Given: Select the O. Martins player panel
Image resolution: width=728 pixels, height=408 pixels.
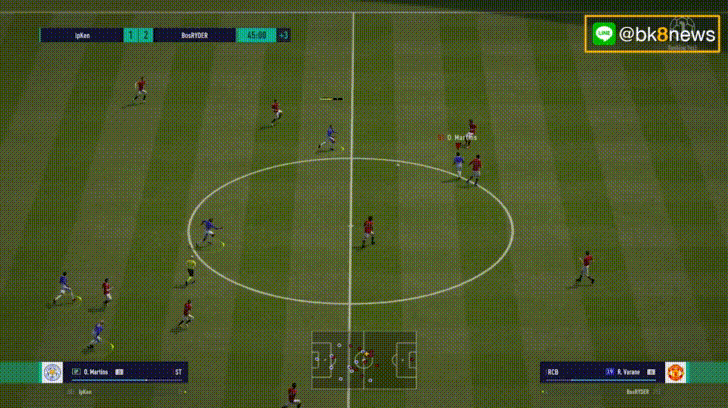Looking at the screenshot, I should point(126,372).
